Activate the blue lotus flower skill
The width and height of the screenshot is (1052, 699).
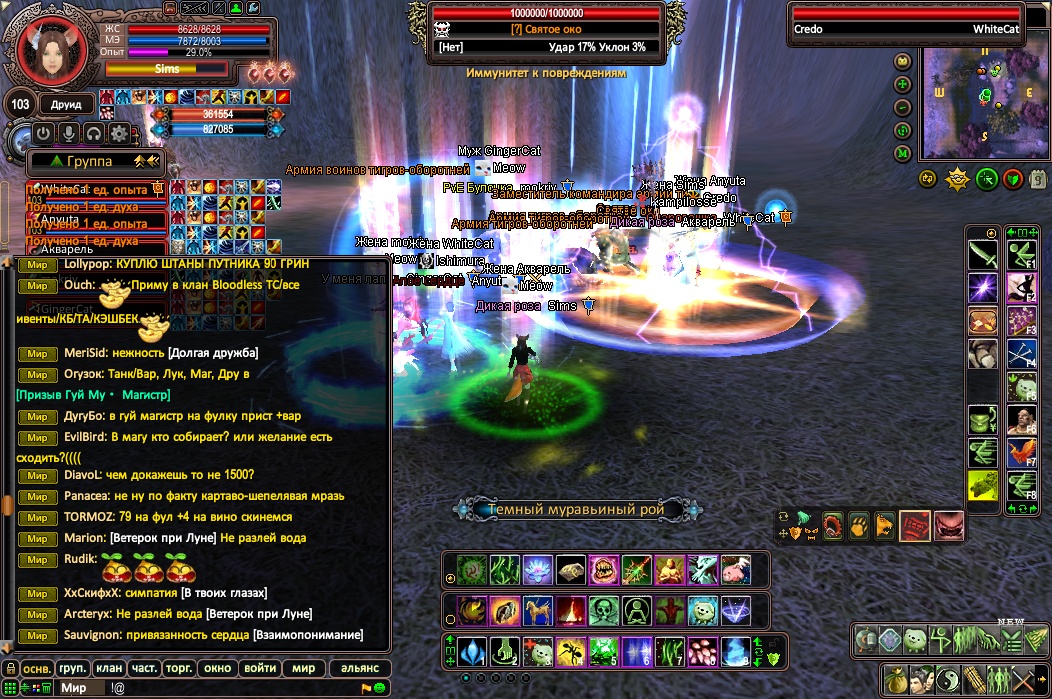pos(537,570)
